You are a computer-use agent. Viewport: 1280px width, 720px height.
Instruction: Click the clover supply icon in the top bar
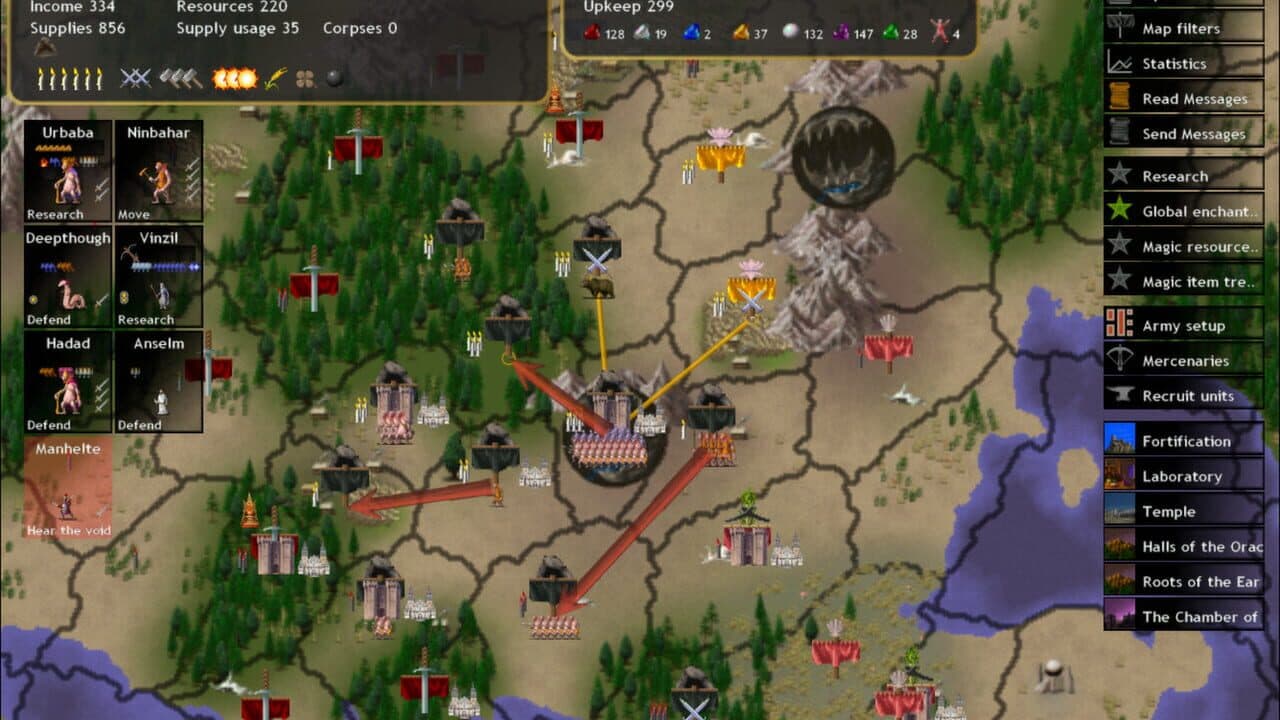[305, 78]
